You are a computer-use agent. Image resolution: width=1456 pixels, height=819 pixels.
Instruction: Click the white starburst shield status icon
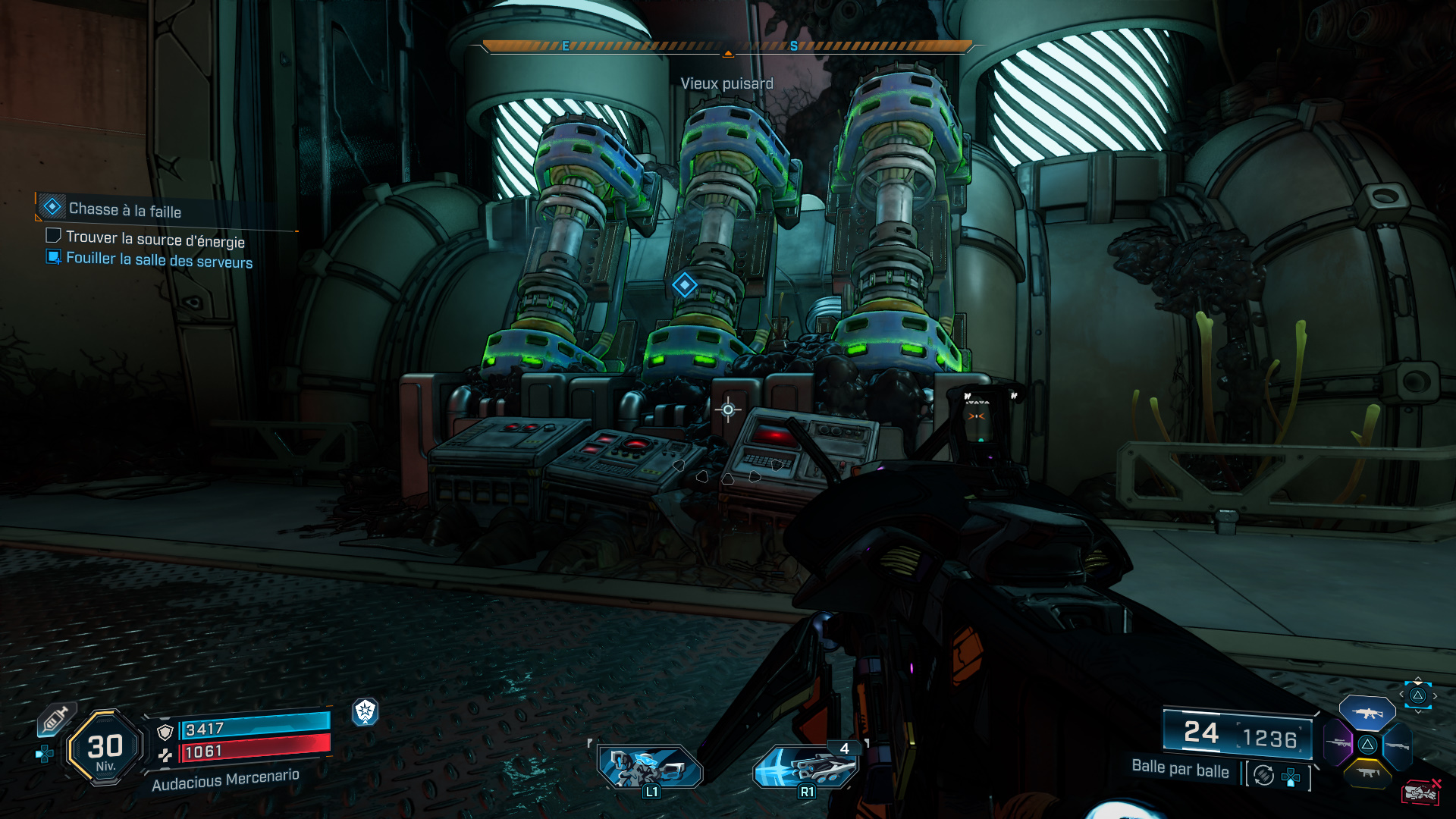366,711
